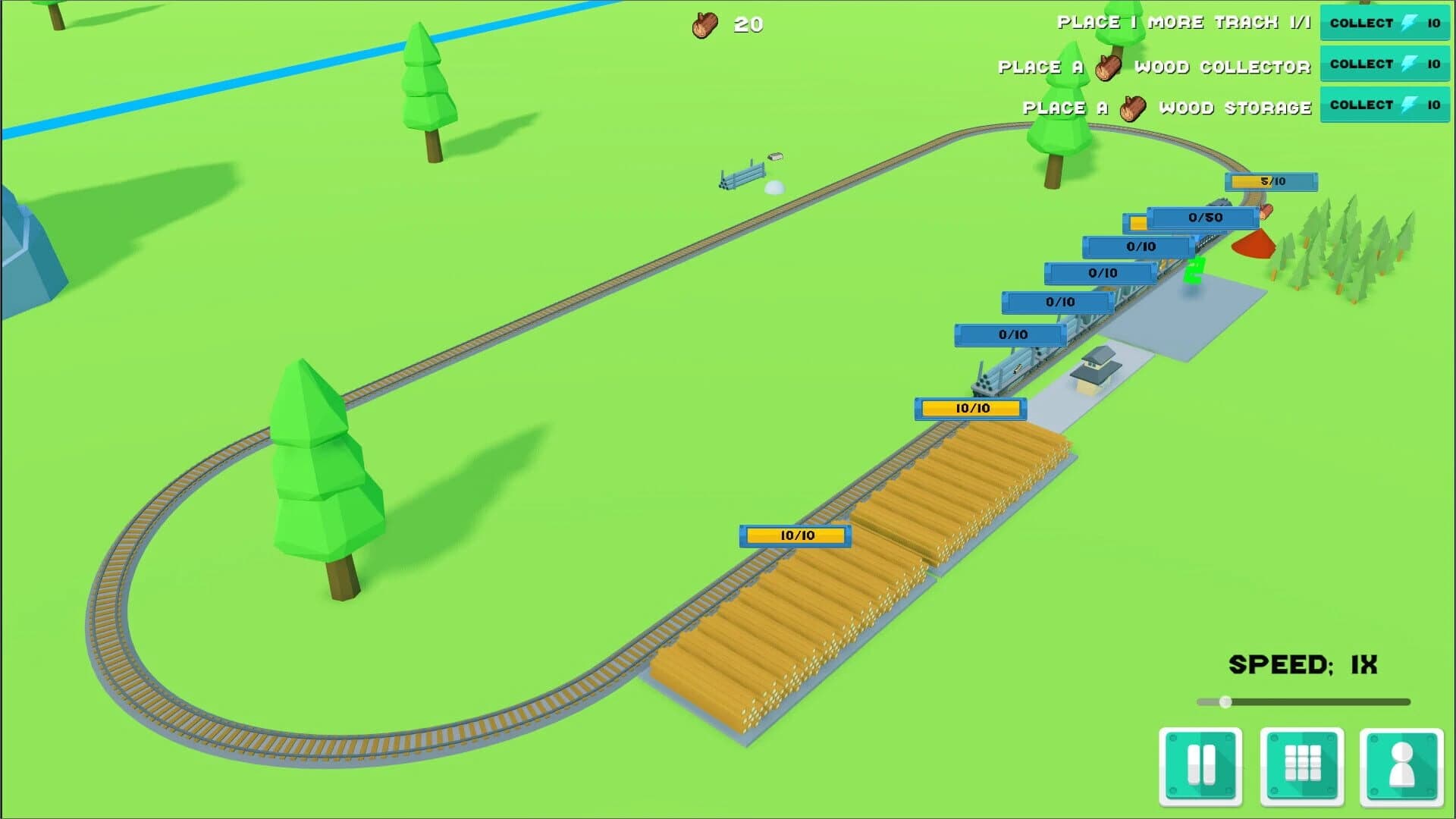Image resolution: width=1456 pixels, height=819 pixels.
Task: Click the log icon in the Wood Collector quest
Action: (1109, 67)
